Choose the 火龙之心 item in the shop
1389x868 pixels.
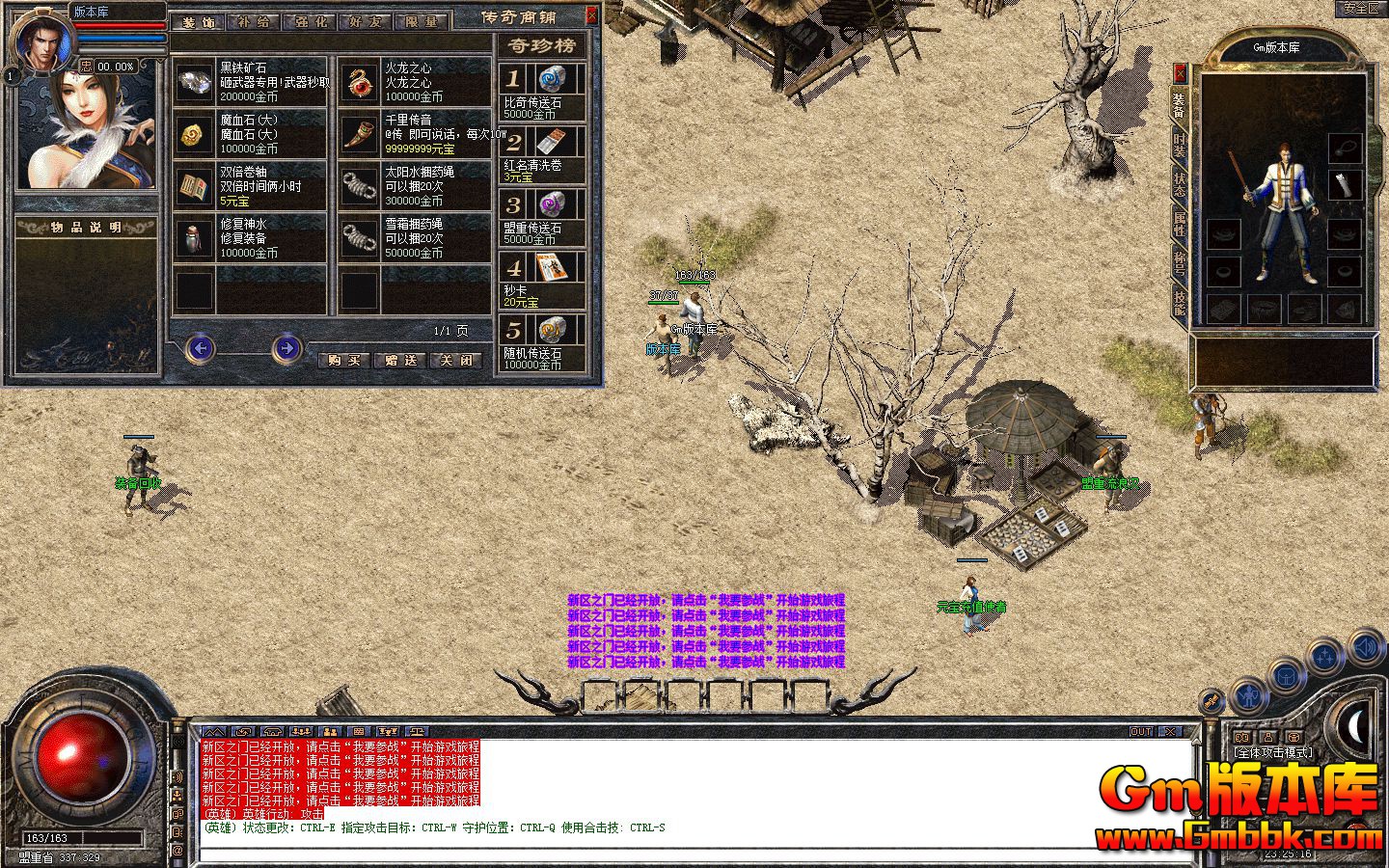[416, 82]
